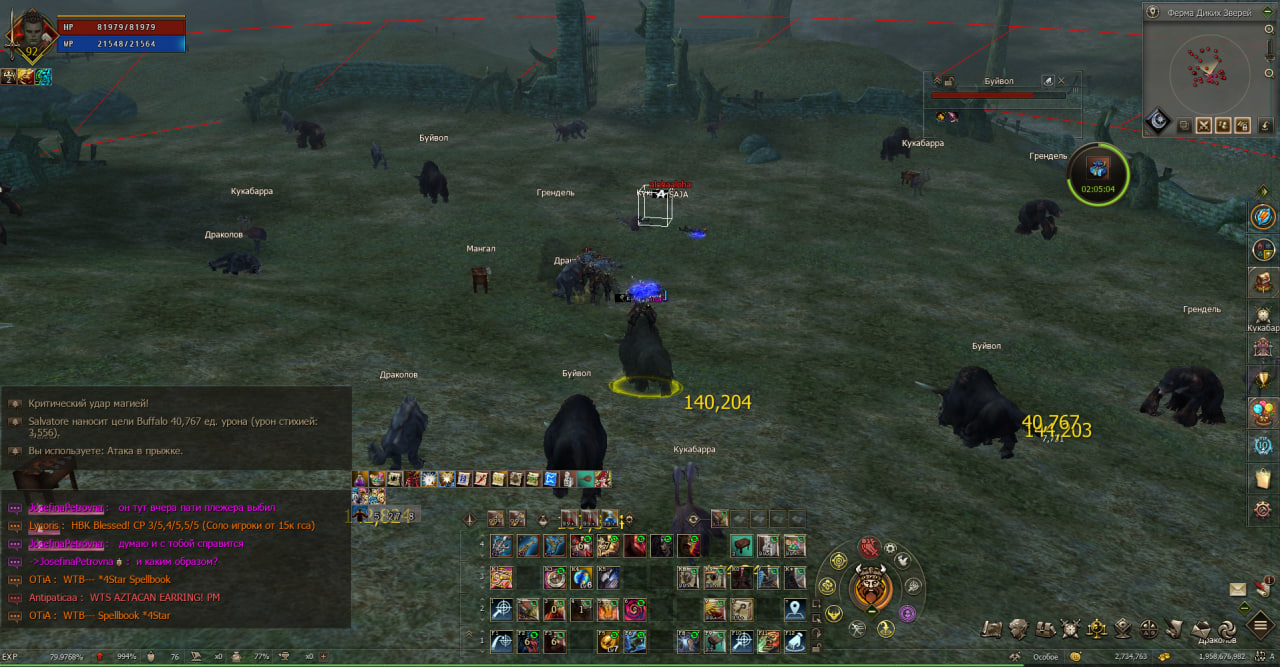Open the shopping bag icon in the sidebar
Screen dimensions: 1280x667
pos(1263,478)
